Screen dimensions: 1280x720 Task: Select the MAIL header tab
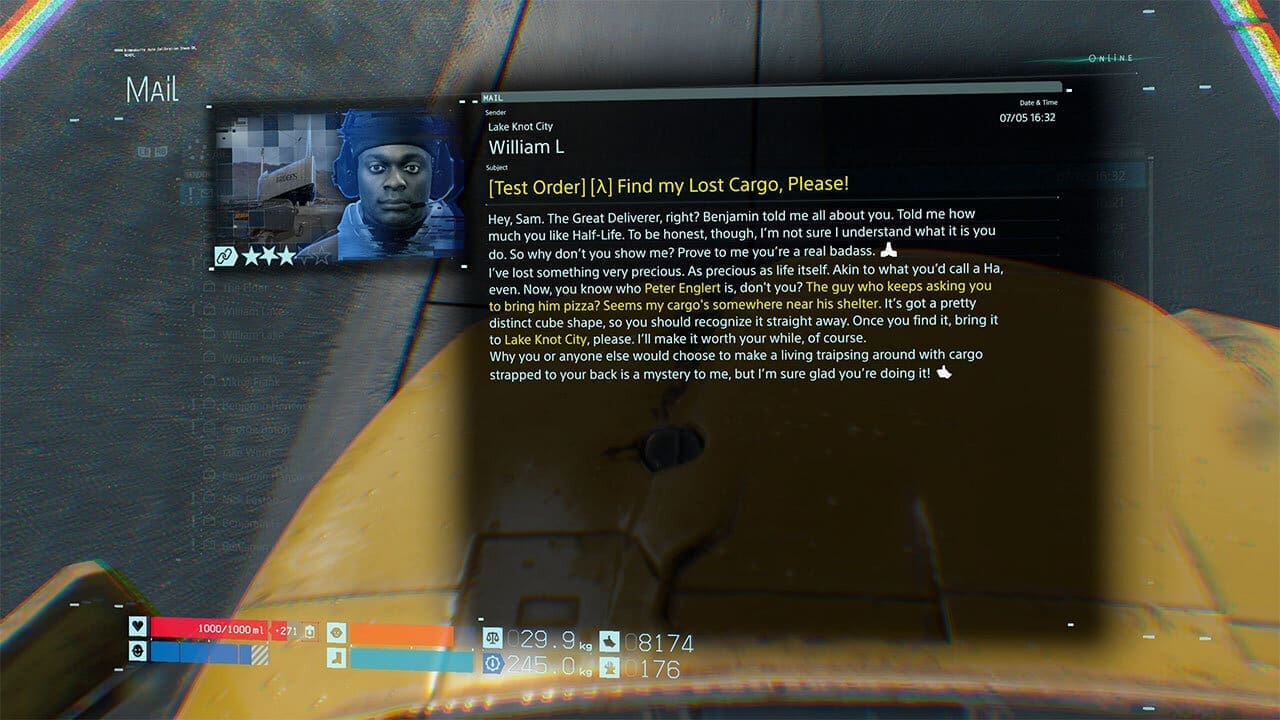(492, 99)
